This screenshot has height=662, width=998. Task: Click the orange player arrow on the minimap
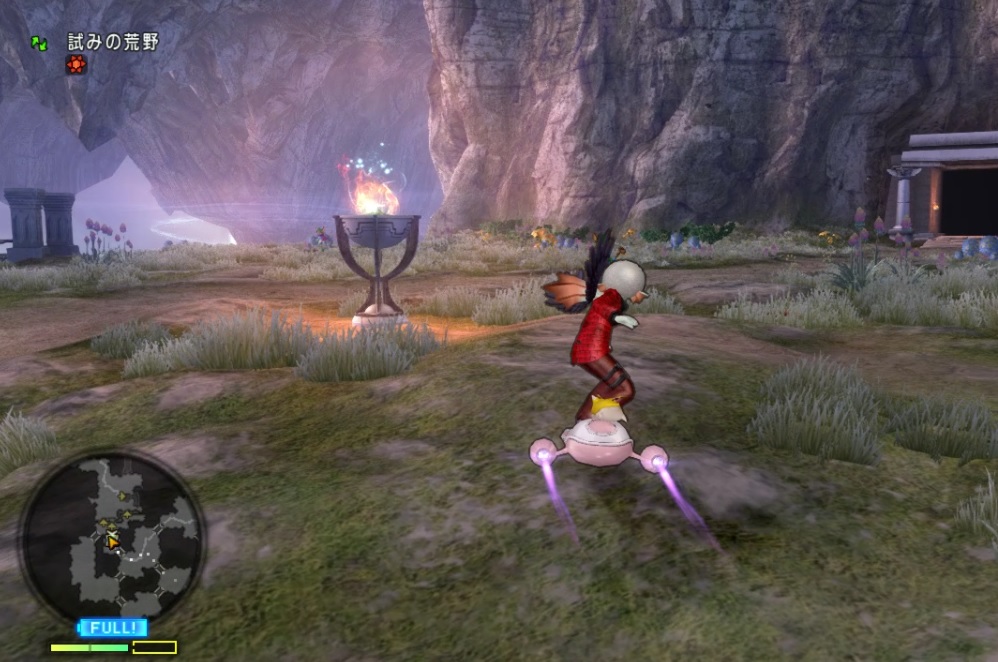click(x=113, y=541)
